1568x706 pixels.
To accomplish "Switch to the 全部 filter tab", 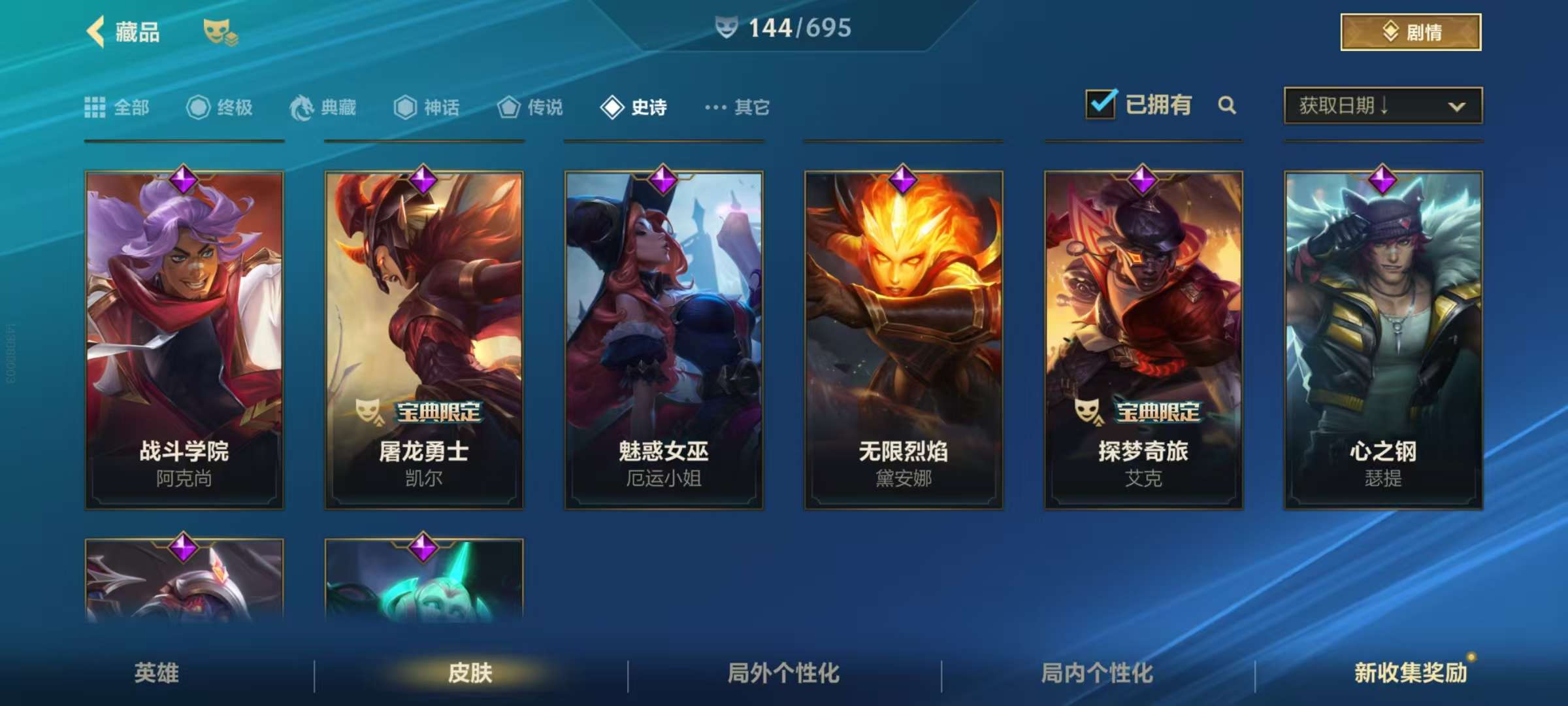I will click(x=118, y=107).
